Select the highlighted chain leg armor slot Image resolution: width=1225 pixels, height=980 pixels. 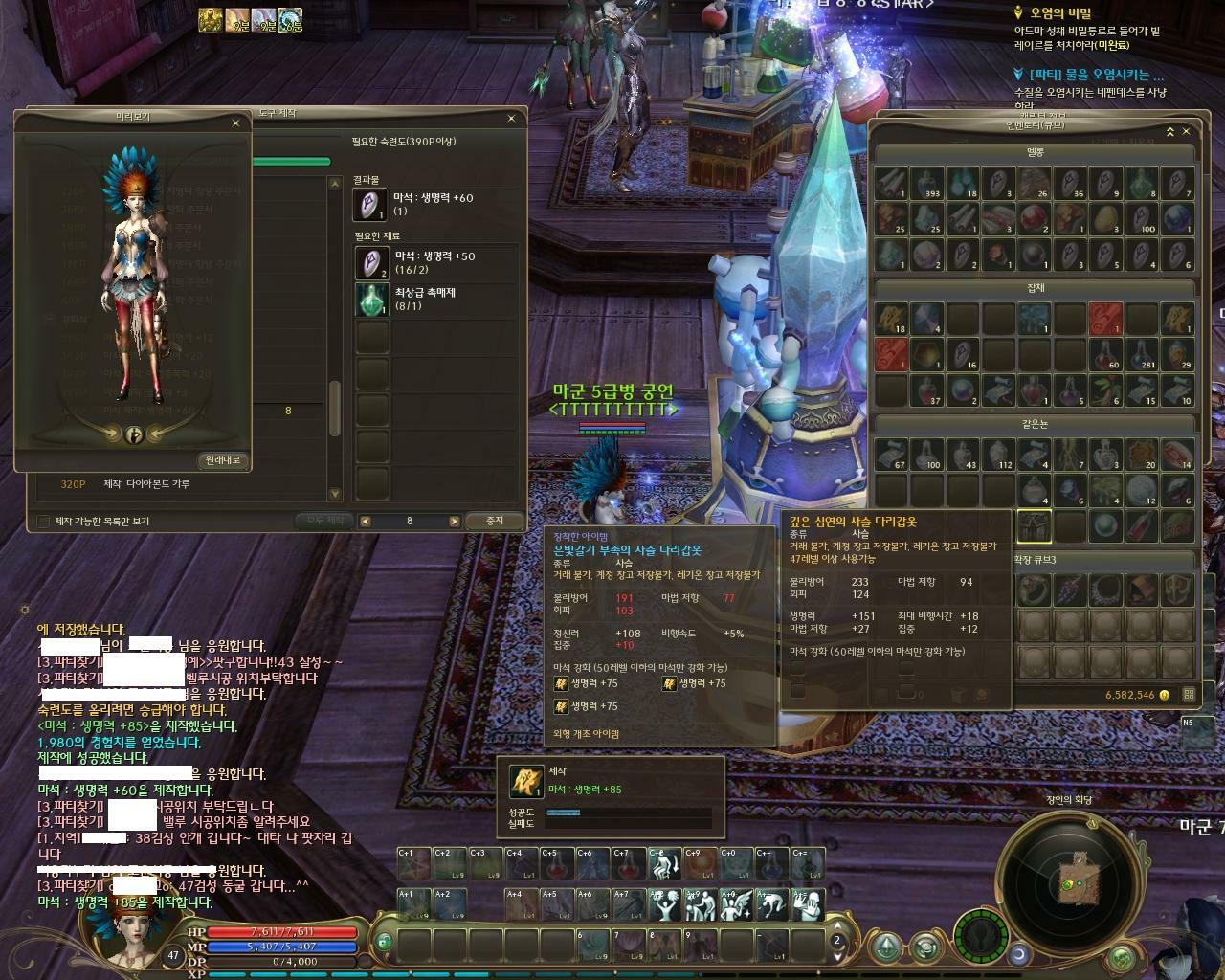(x=1034, y=525)
